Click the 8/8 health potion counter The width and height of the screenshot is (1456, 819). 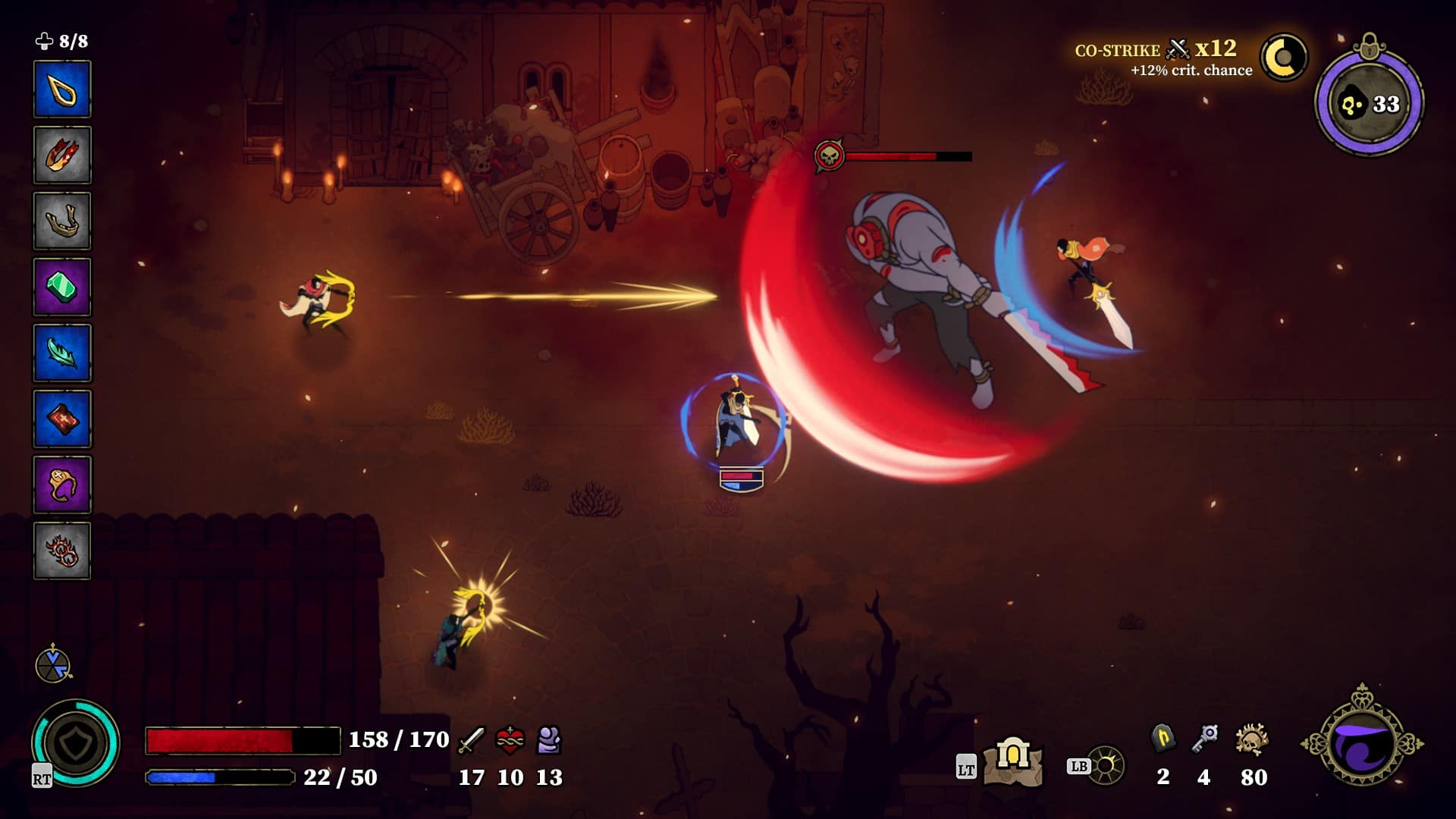pyautogui.click(x=61, y=42)
